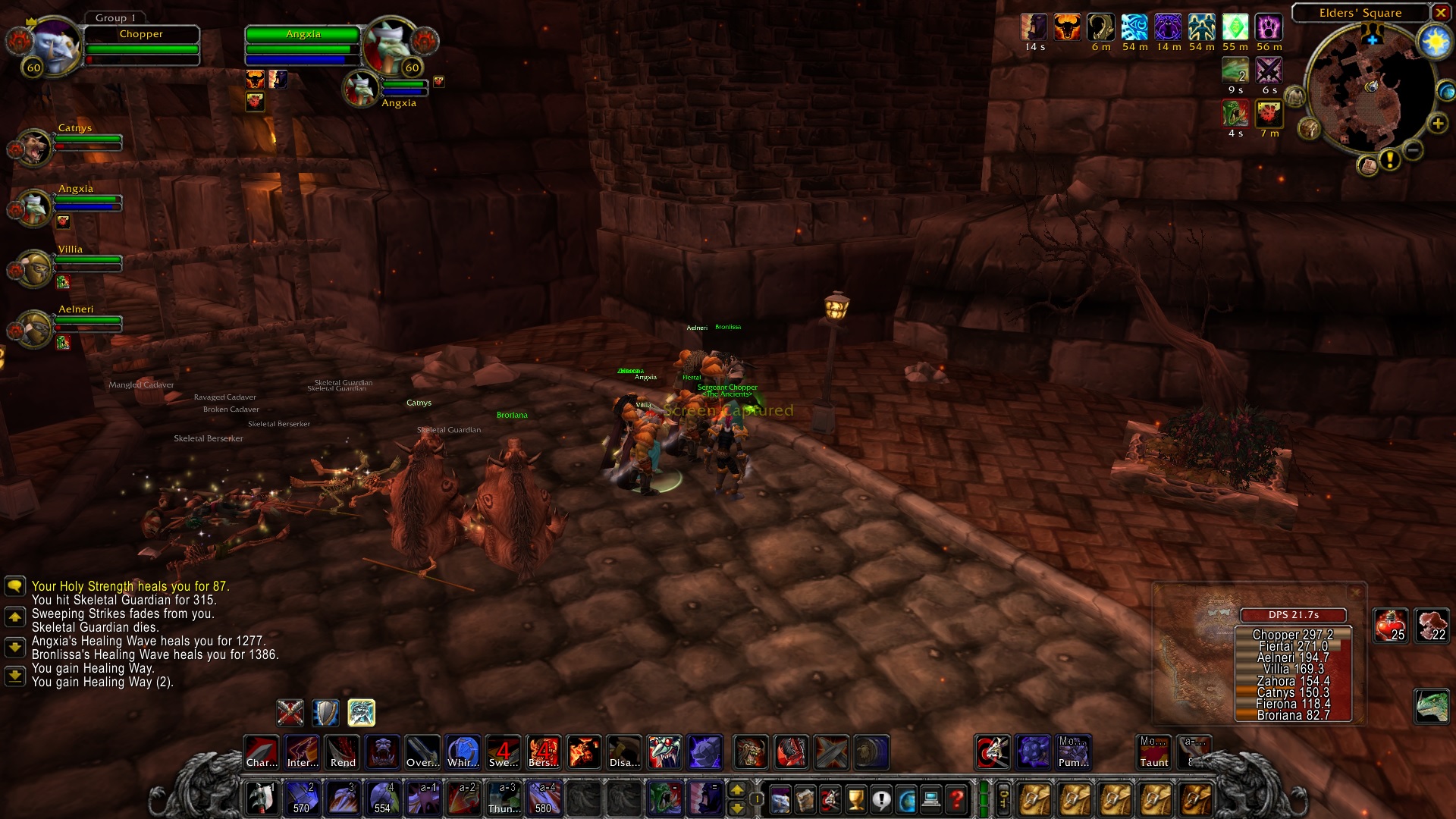Use Whirlwind on nearby enemies
Image resolution: width=1456 pixels, height=819 pixels.
(463, 752)
